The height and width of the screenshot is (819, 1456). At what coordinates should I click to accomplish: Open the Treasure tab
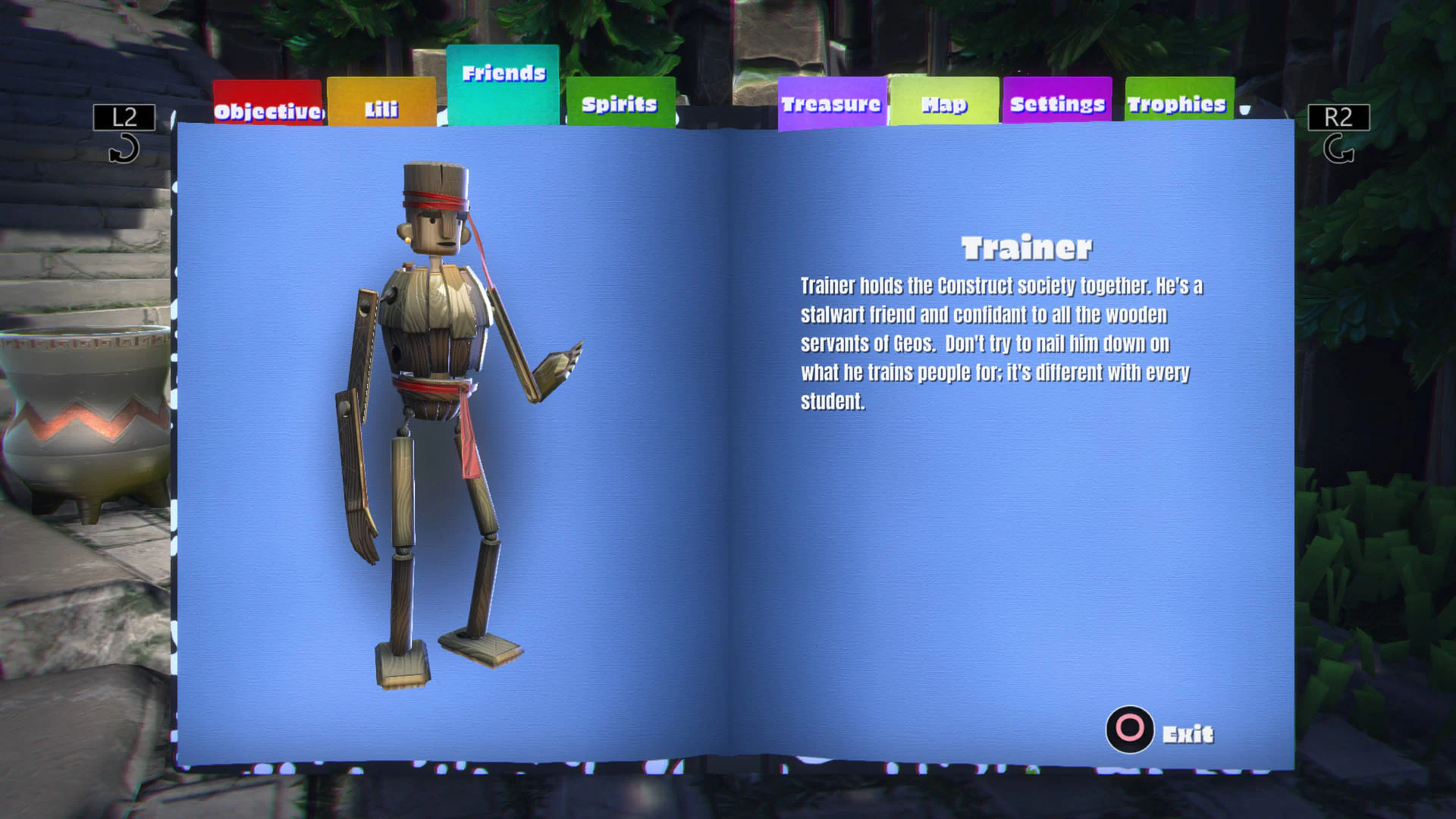(831, 102)
